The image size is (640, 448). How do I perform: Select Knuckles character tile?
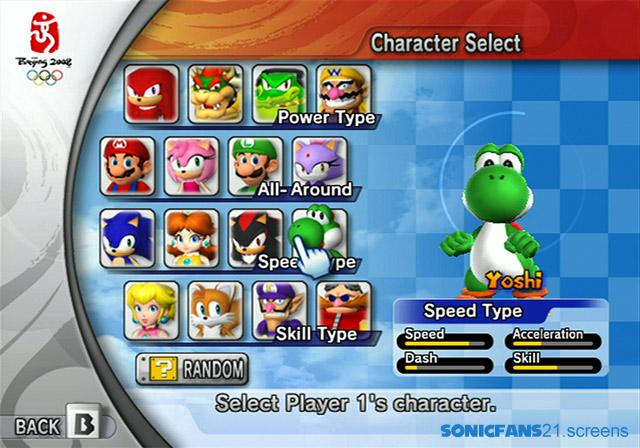click(x=153, y=94)
